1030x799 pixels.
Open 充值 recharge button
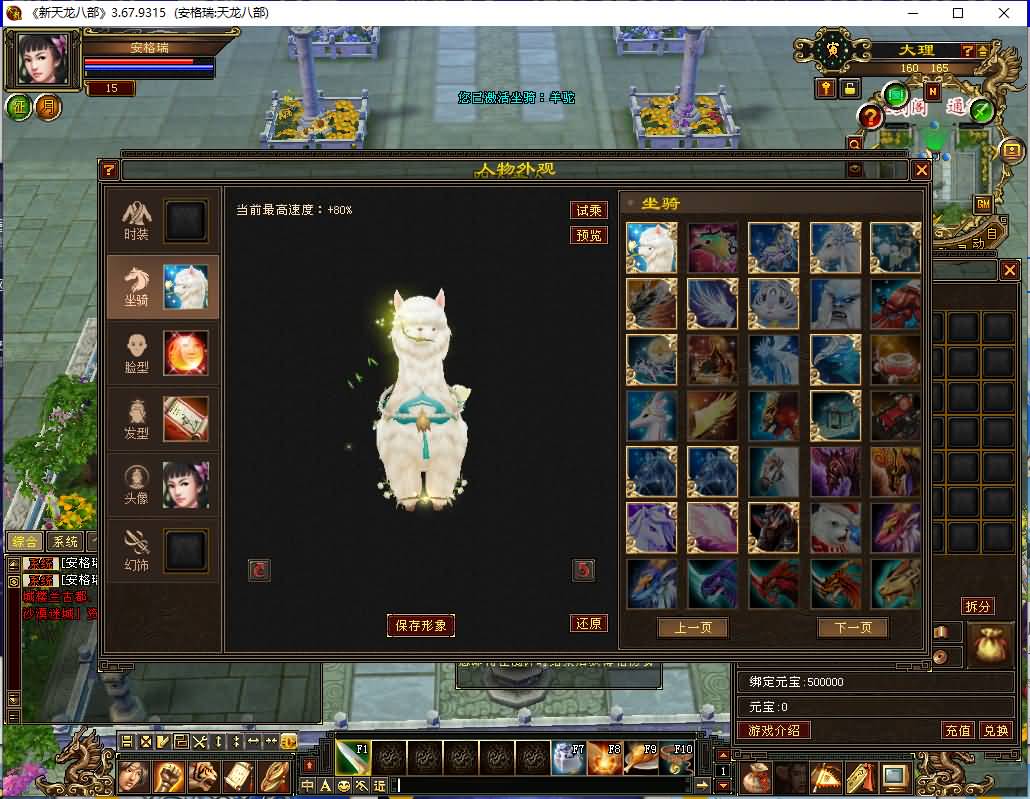tap(958, 731)
